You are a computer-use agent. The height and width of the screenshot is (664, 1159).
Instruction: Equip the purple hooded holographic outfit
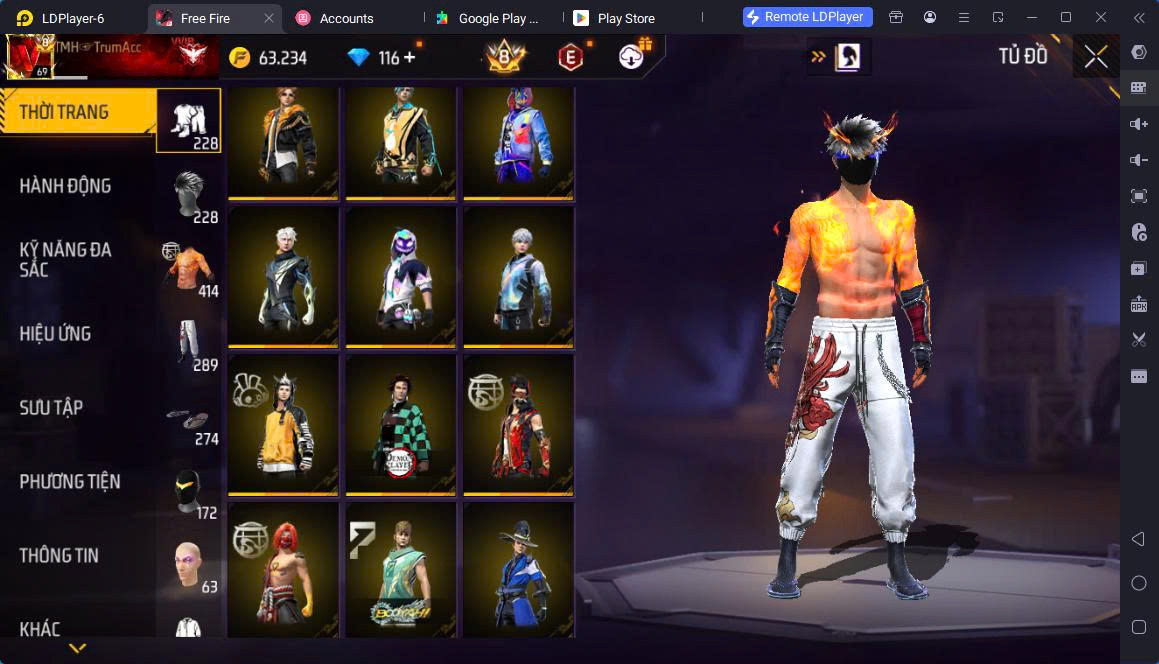401,277
